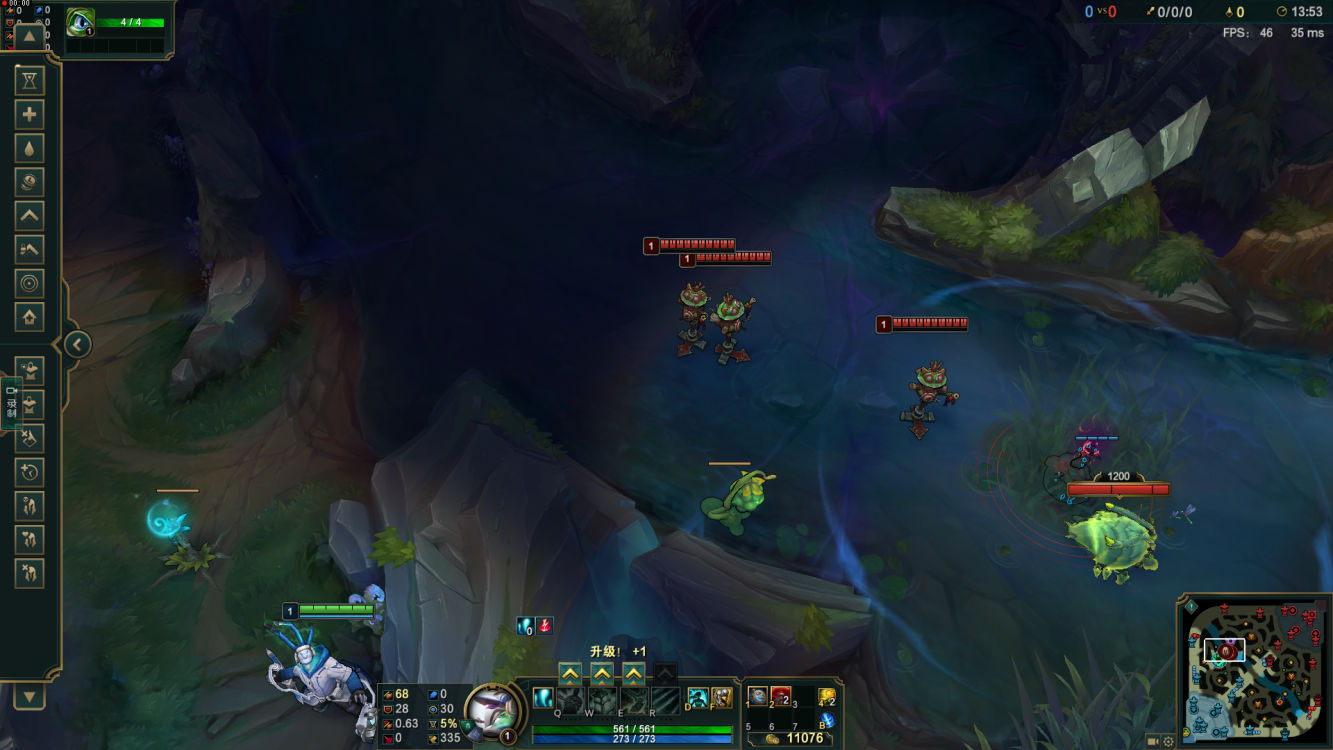Open the shop via the gold counter
The width and height of the screenshot is (1333, 750).
[x=795, y=738]
